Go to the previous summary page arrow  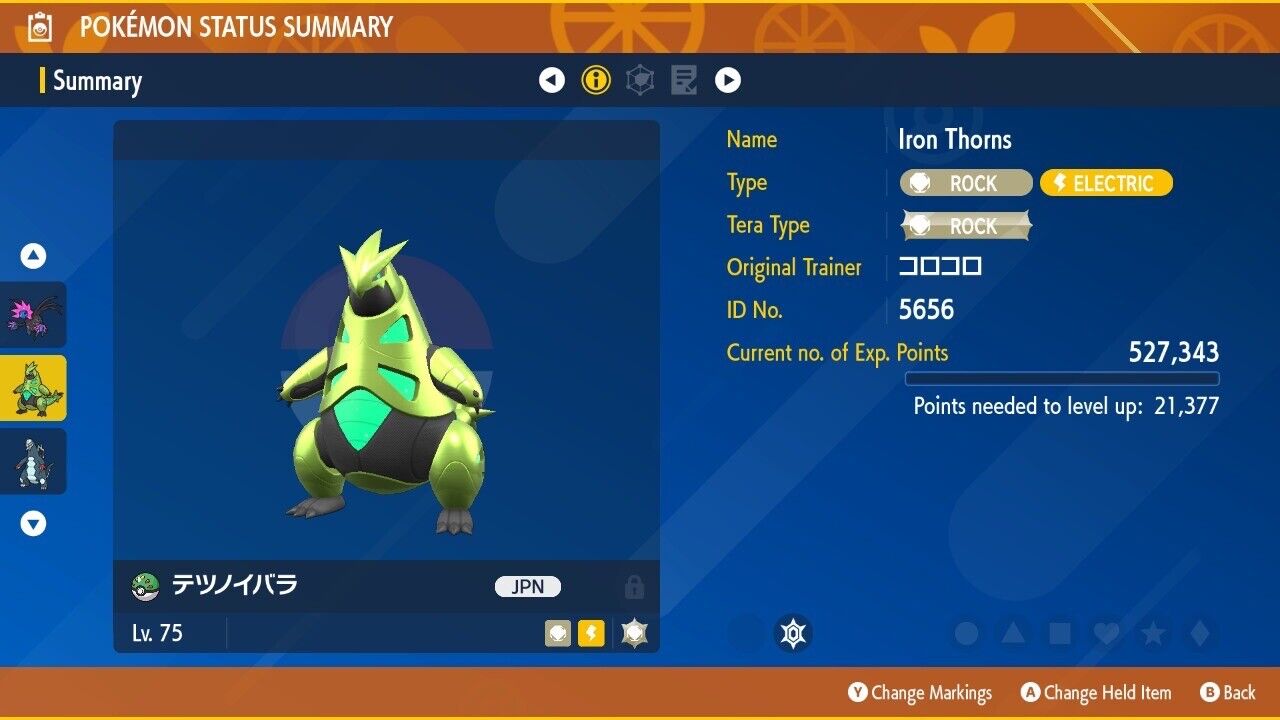pyautogui.click(x=552, y=80)
